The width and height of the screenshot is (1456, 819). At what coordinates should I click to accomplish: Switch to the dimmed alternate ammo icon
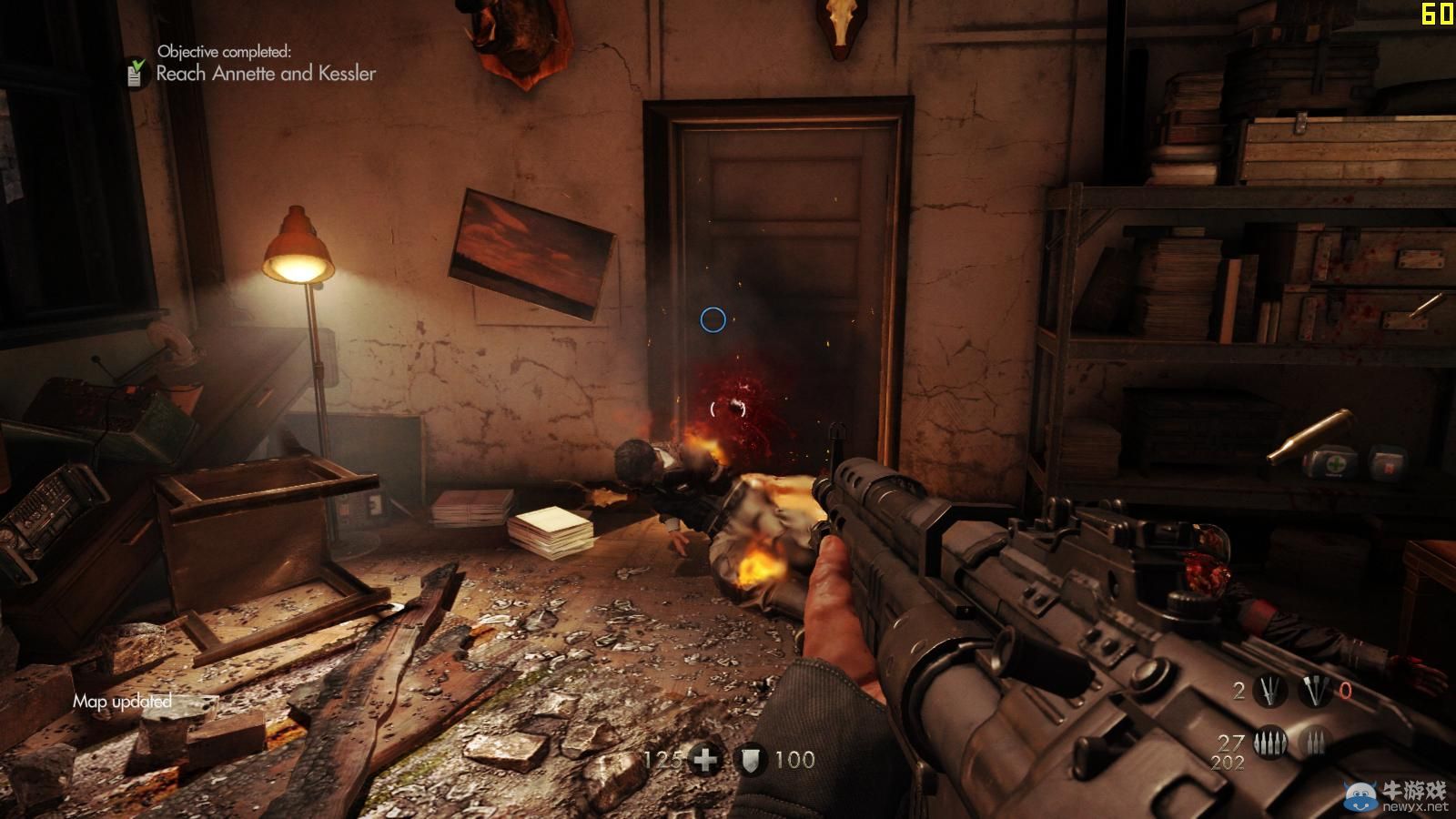point(1314,742)
